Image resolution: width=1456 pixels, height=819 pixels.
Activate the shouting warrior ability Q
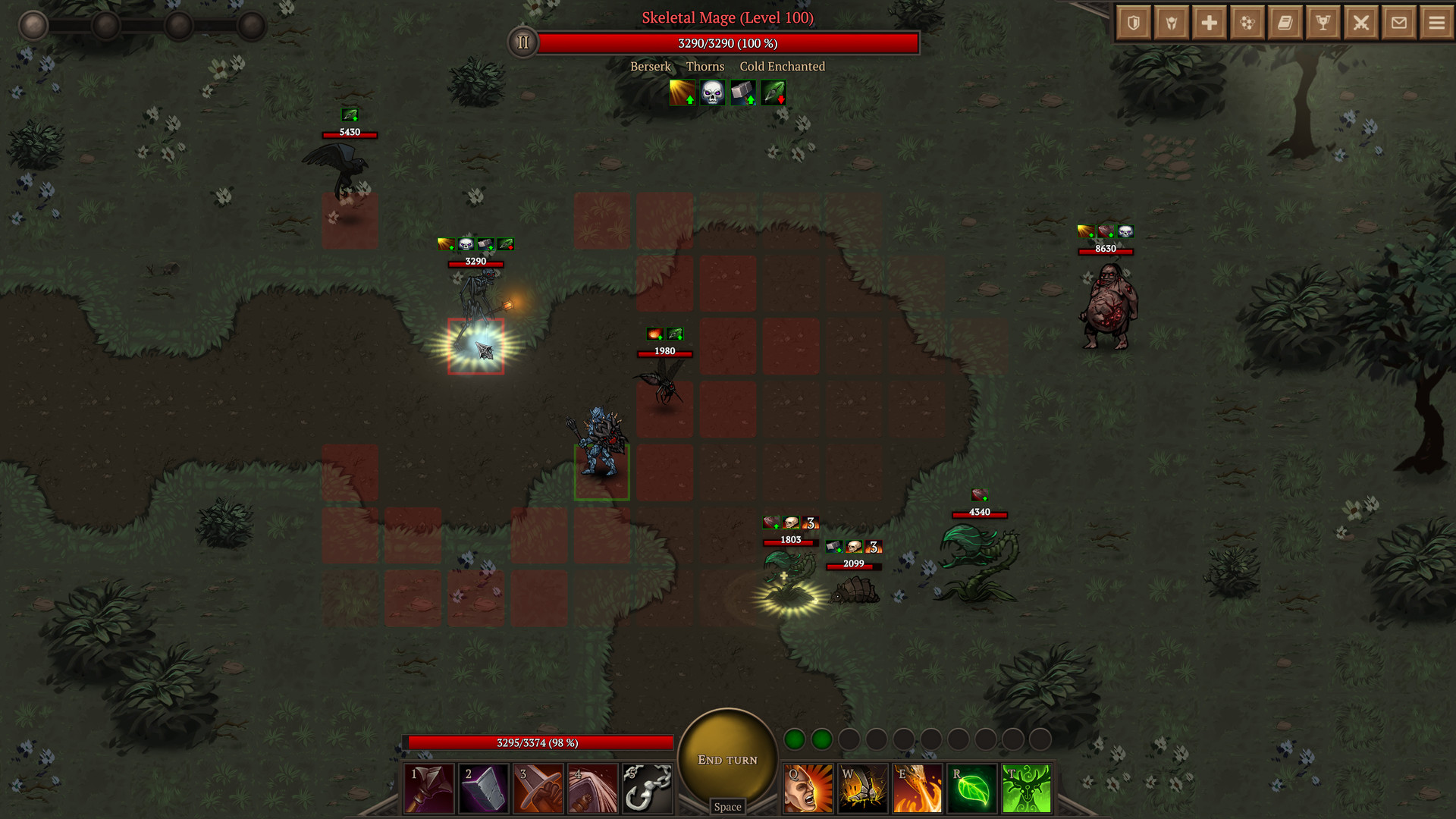click(808, 789)
